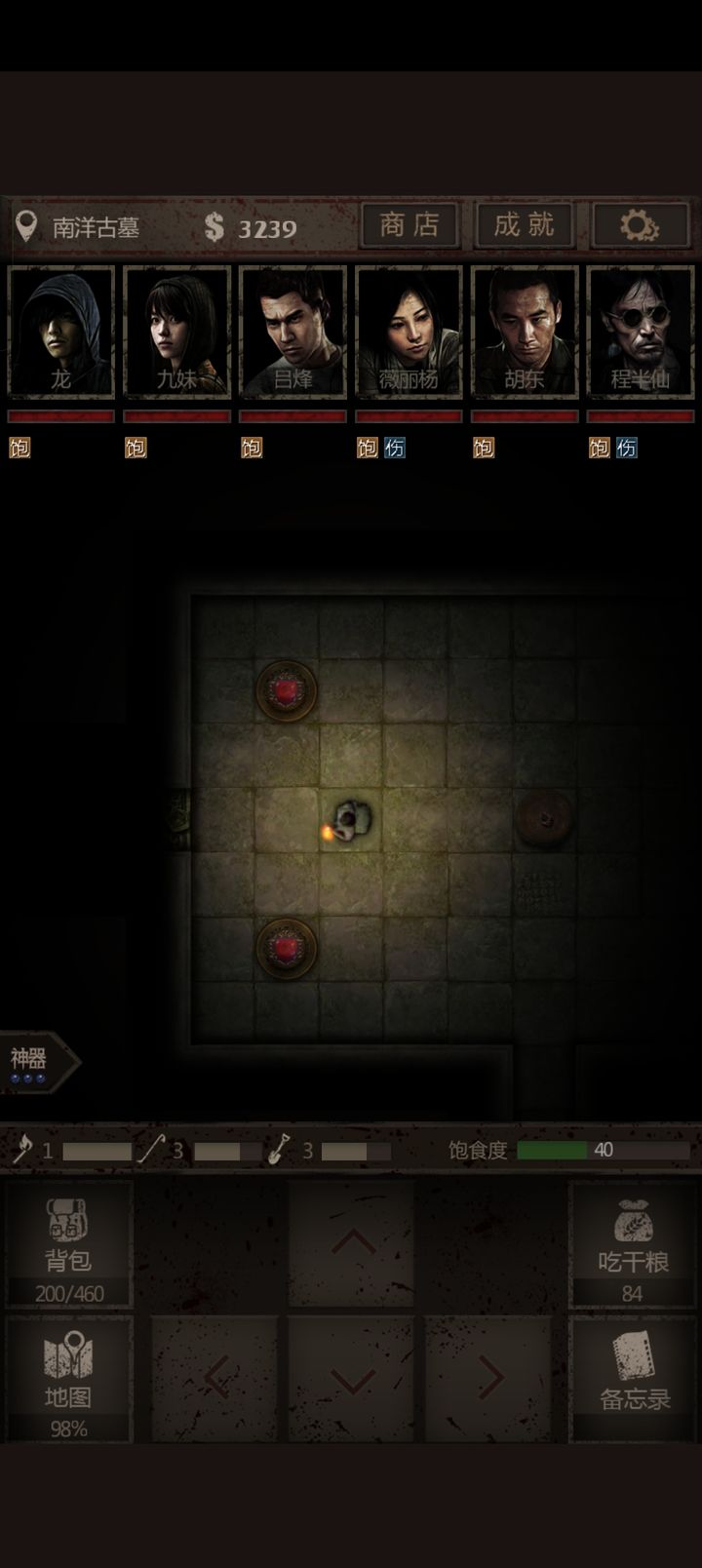
Task: Select the 龙 character portrait
Action: [x=61, y=333]
